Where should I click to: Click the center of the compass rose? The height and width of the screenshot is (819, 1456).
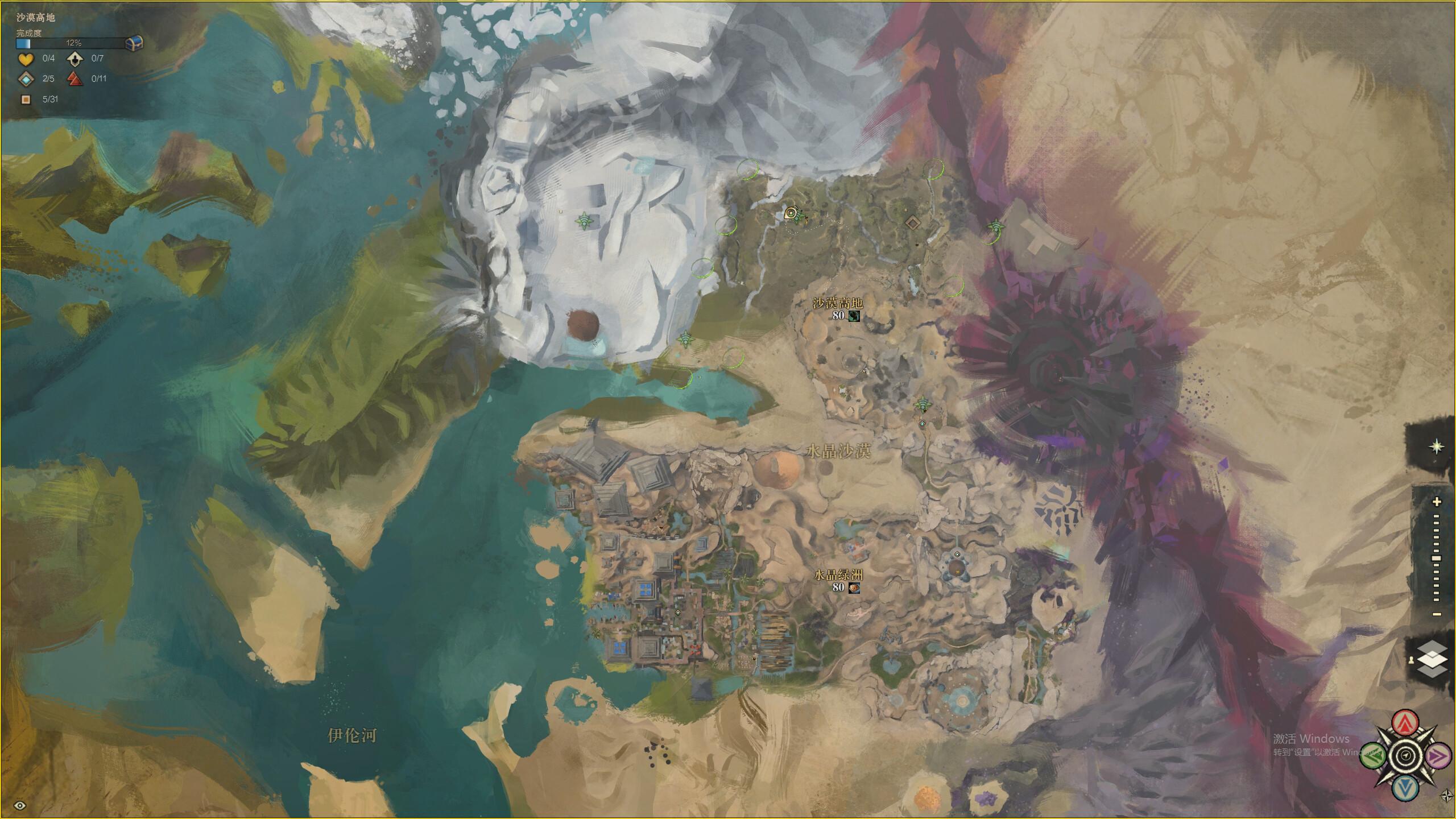tap(1405, 756)
